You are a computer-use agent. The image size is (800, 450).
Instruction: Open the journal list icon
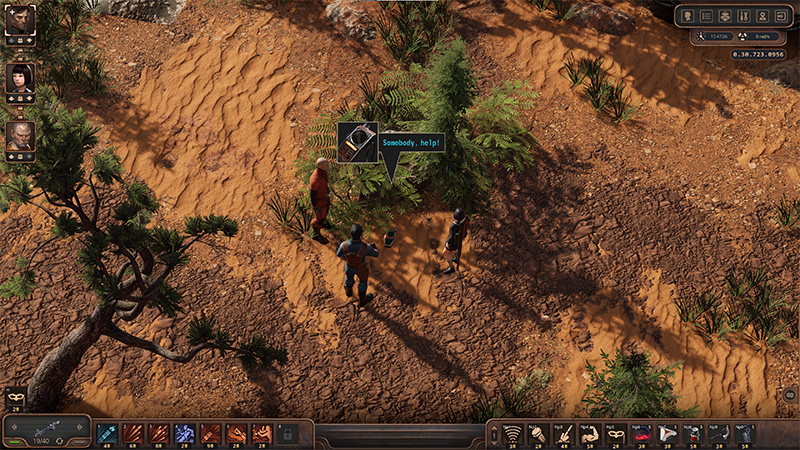[706, 16]
